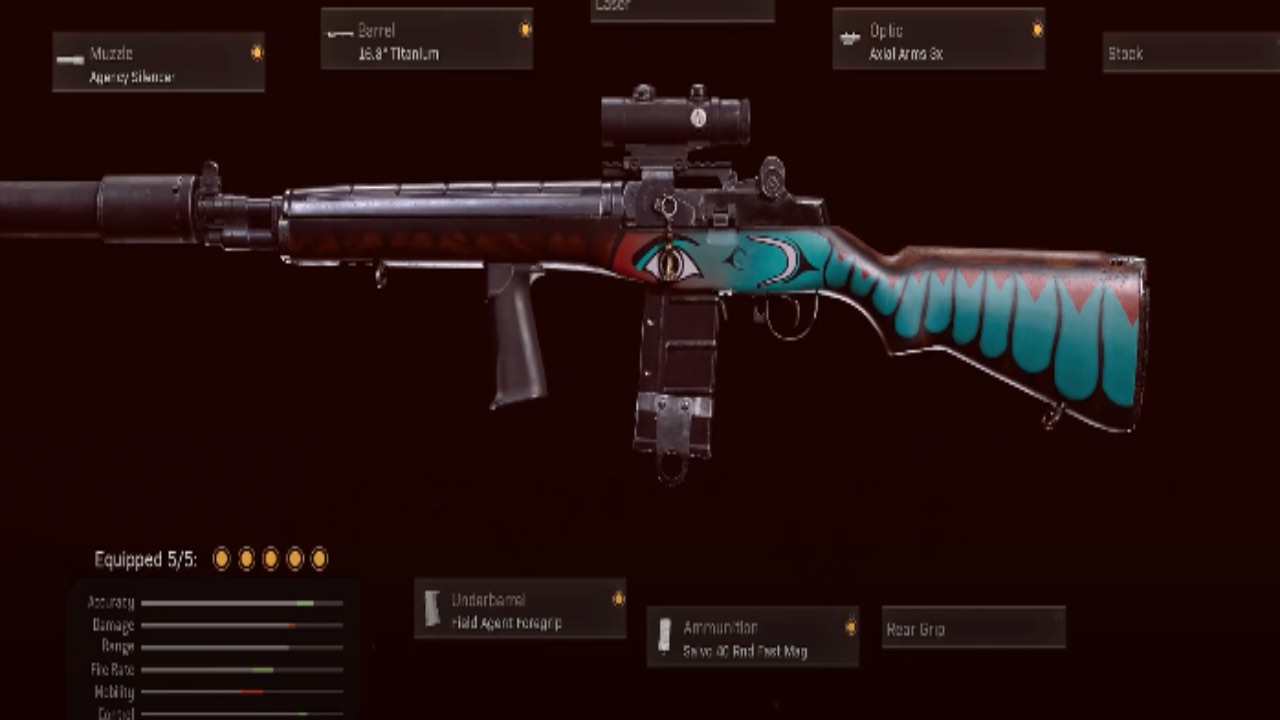Open the Optic Axial Arms 3x slot
The image size is (1280, 720).
pyautogui.click(x=938, y=40)
